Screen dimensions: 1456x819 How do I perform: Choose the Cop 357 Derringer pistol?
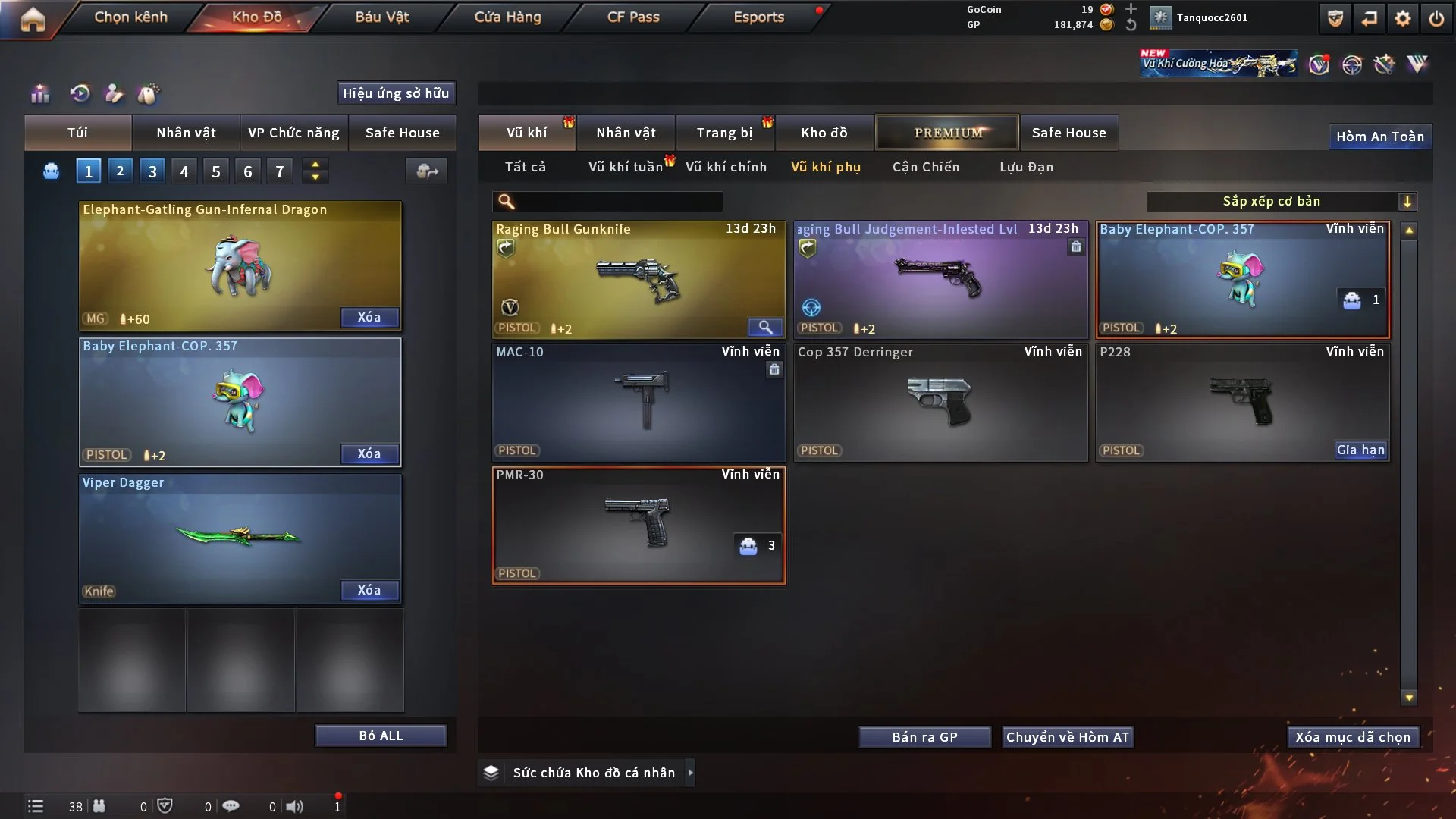pyautogui.click(x=940, y=402)
